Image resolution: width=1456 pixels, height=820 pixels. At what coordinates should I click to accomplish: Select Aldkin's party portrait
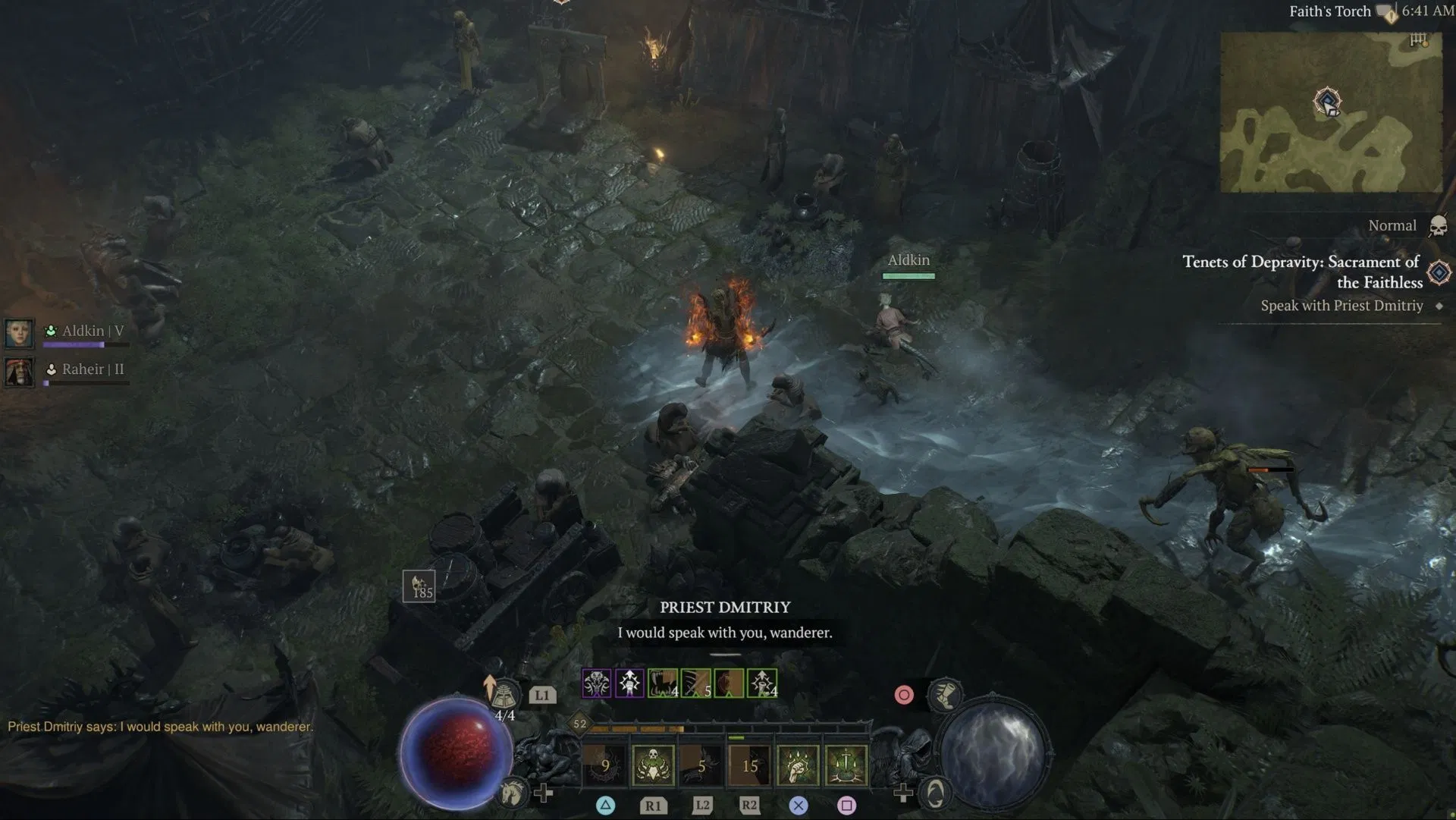coord(19,332)
